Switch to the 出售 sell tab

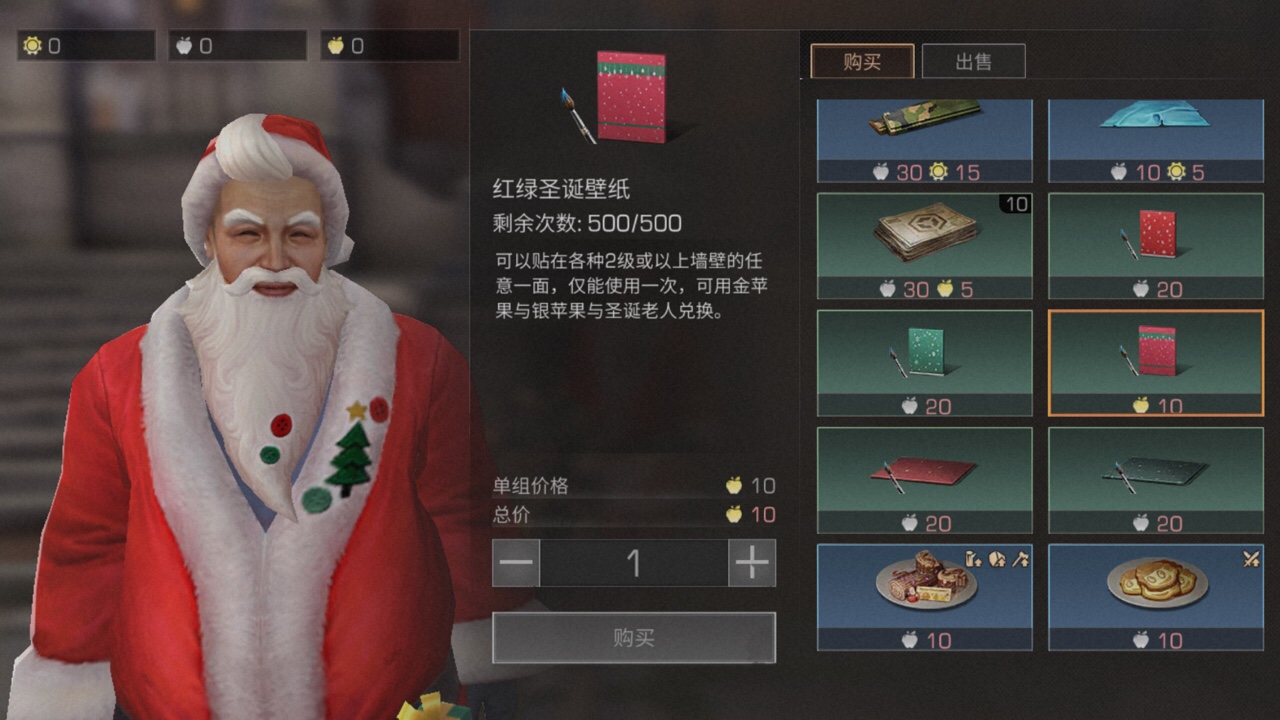click(x=975, y=61)
